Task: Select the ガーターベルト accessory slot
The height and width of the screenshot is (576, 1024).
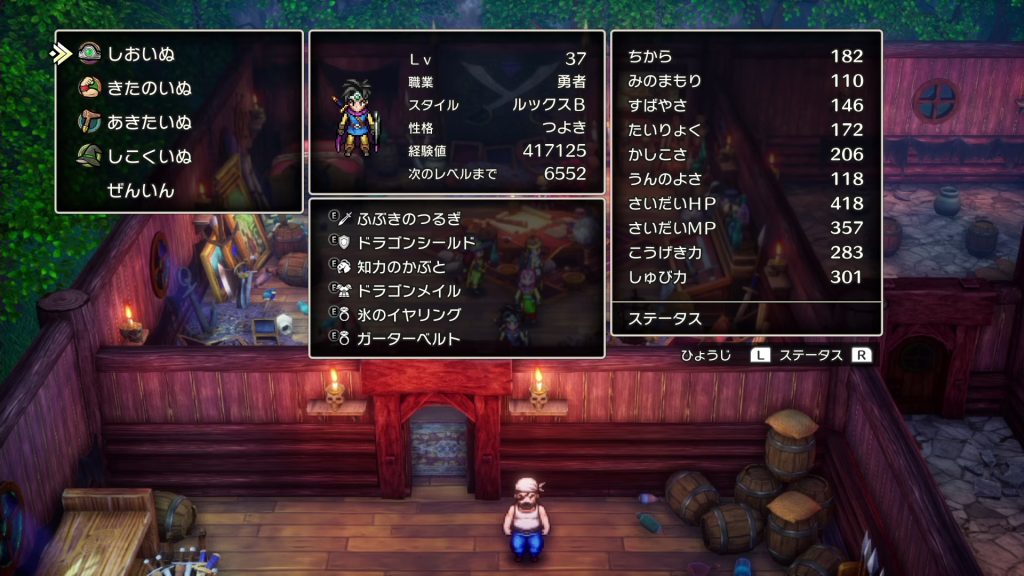Action: [x=408, y=338]
